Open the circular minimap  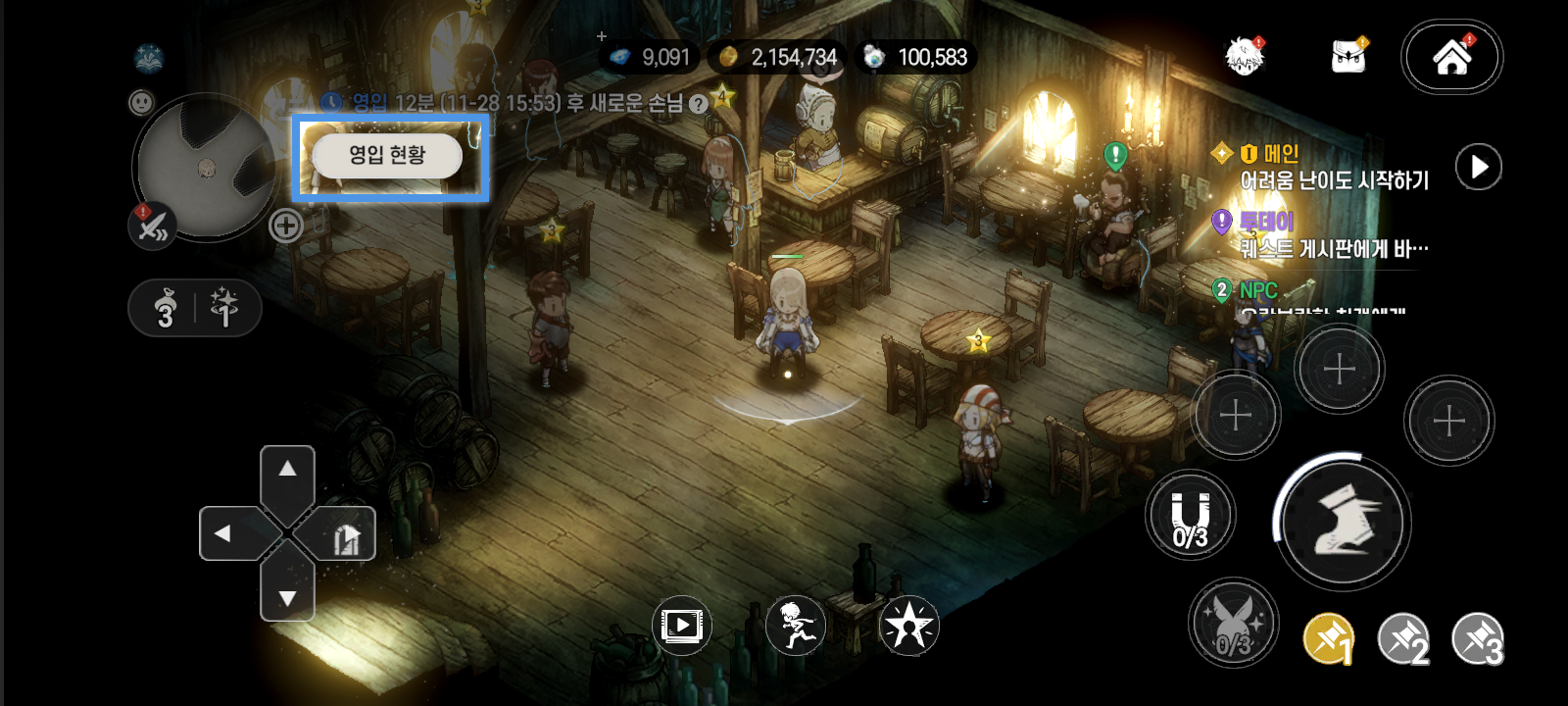coord(206,167)
